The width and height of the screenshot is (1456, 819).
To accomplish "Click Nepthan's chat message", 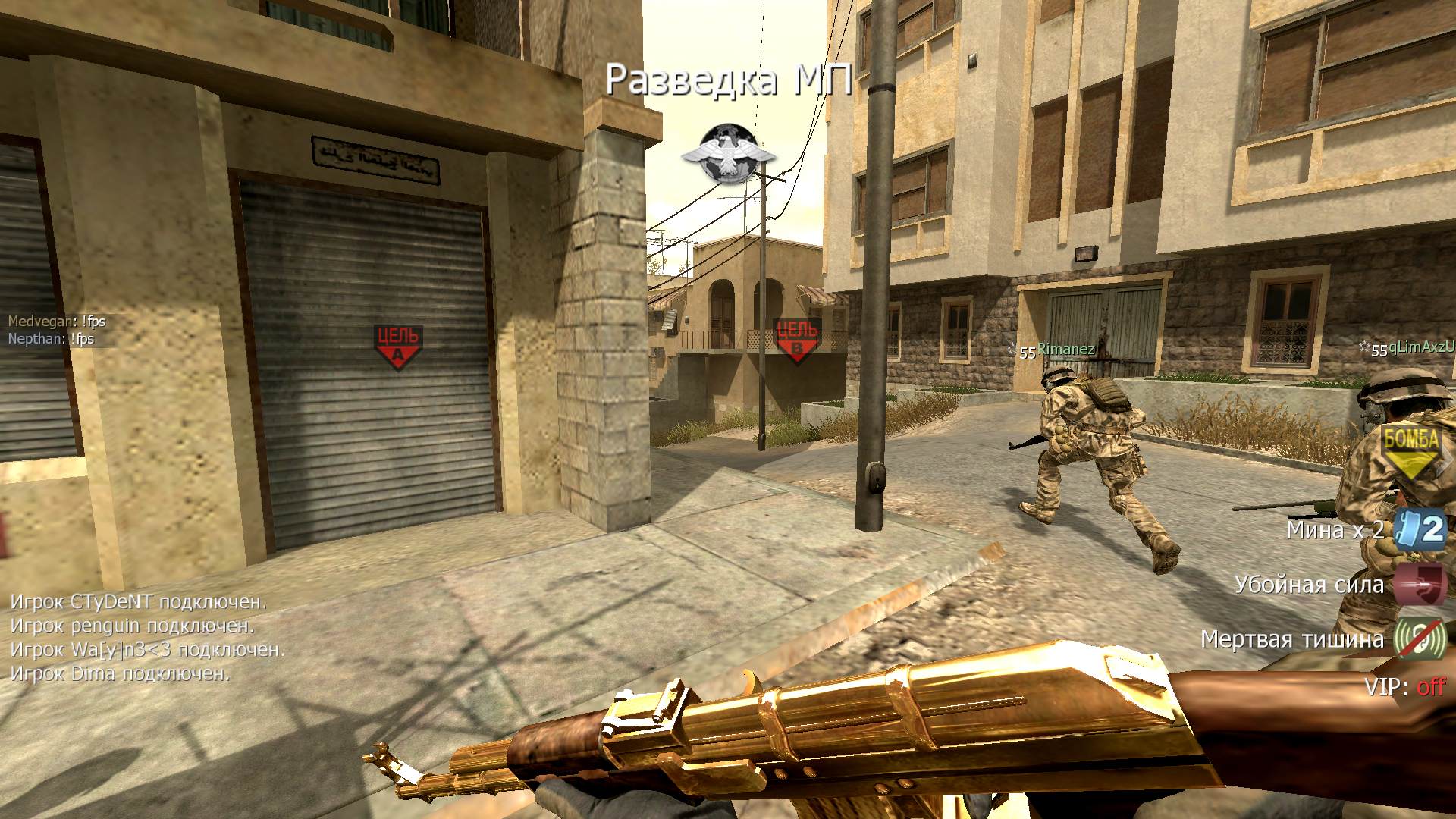I will (x=52, y=339).
